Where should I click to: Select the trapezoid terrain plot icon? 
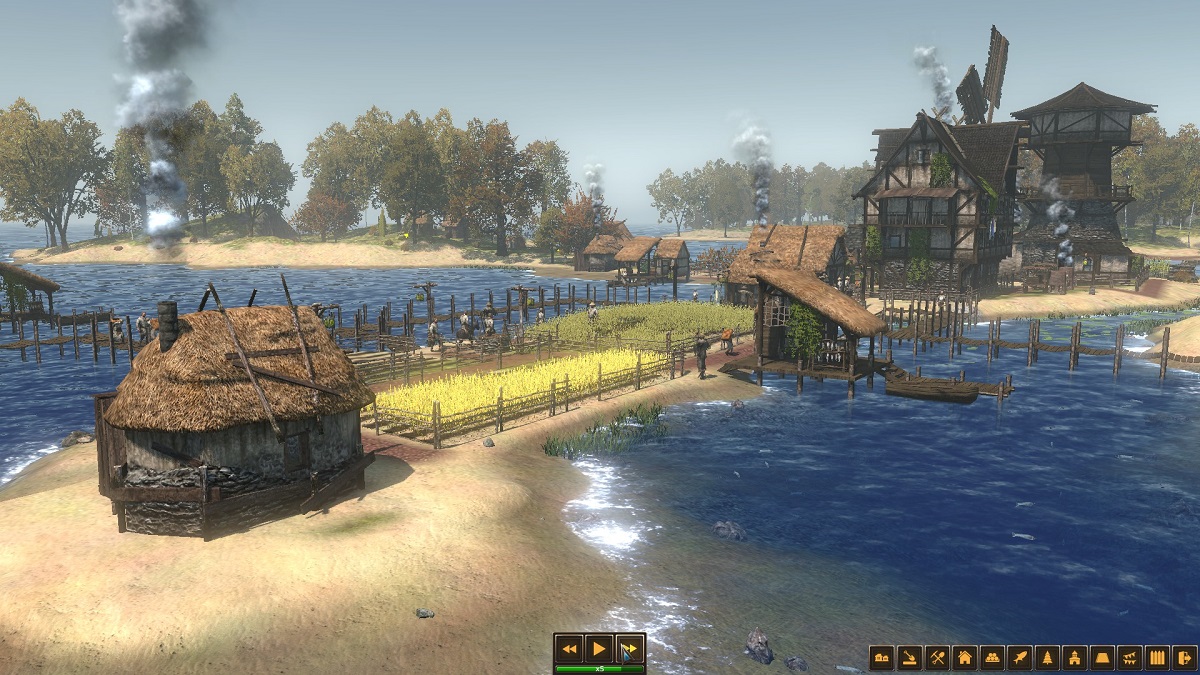[1102, 657]
